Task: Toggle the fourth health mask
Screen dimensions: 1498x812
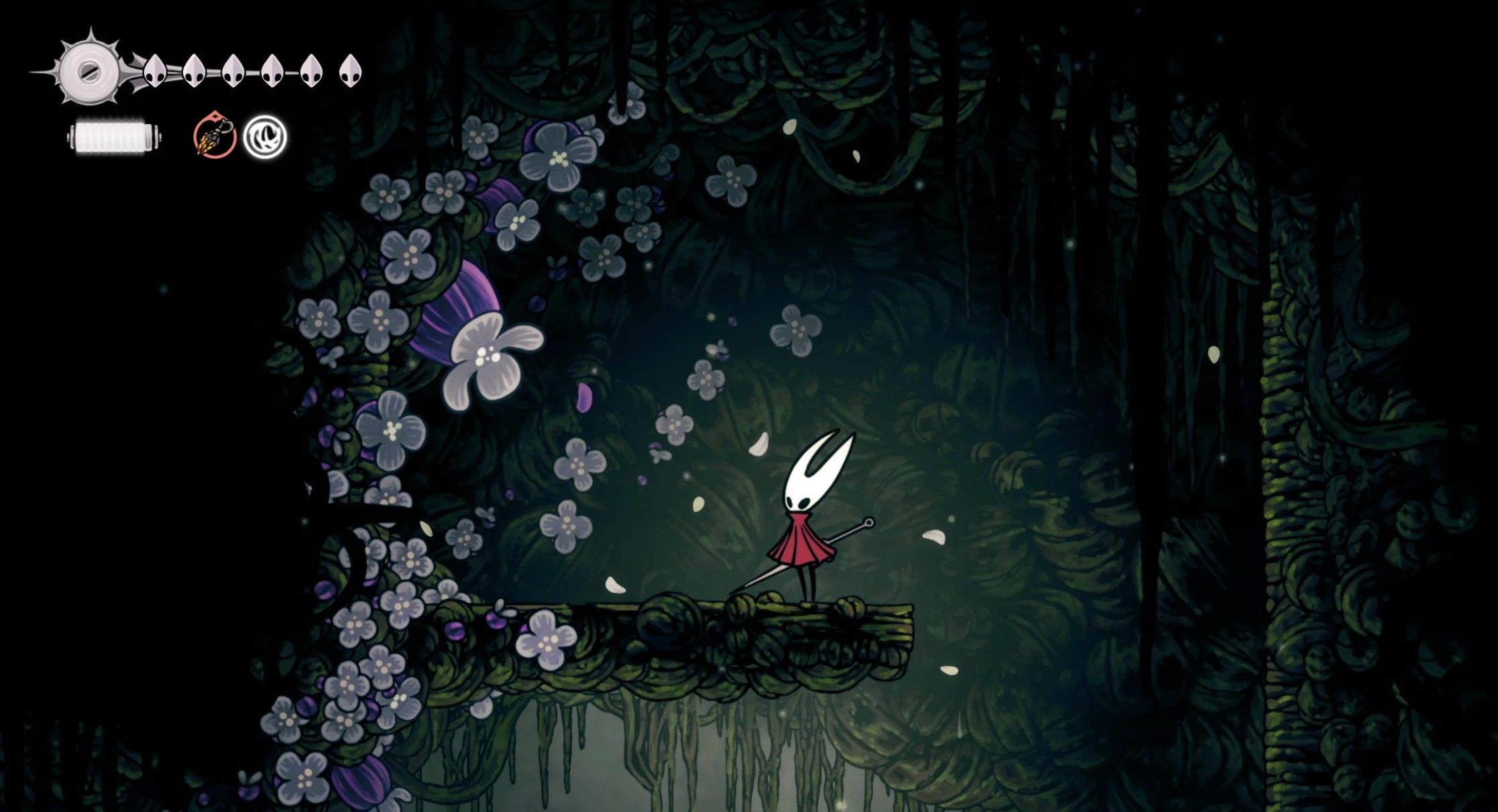Action: coord(272,72)
